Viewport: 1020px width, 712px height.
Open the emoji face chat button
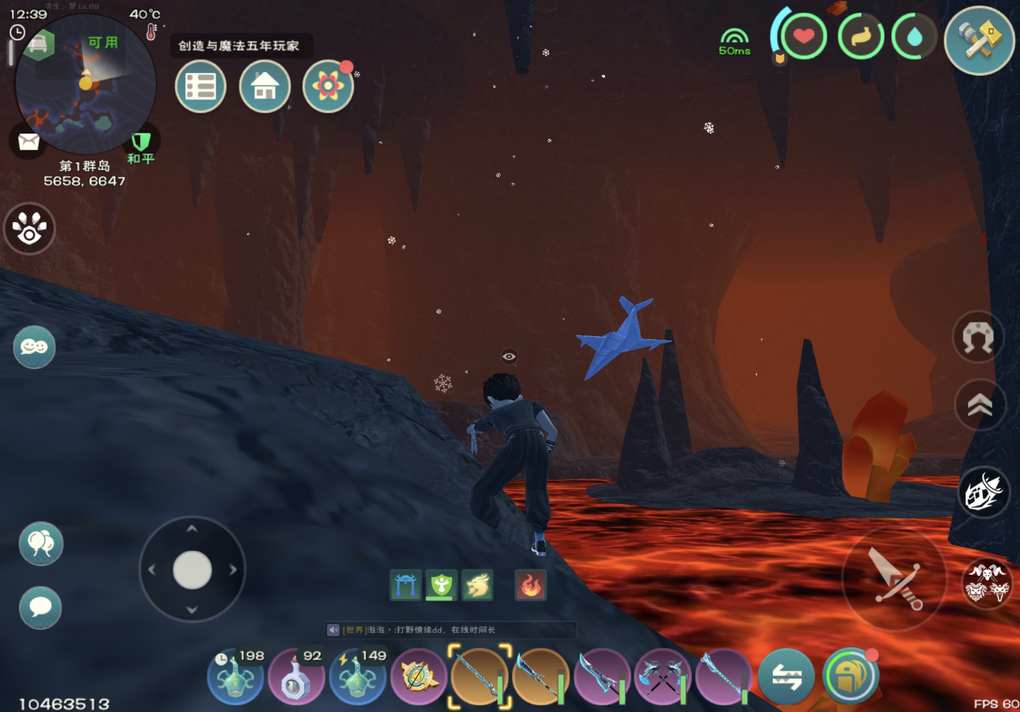point(34,347)
